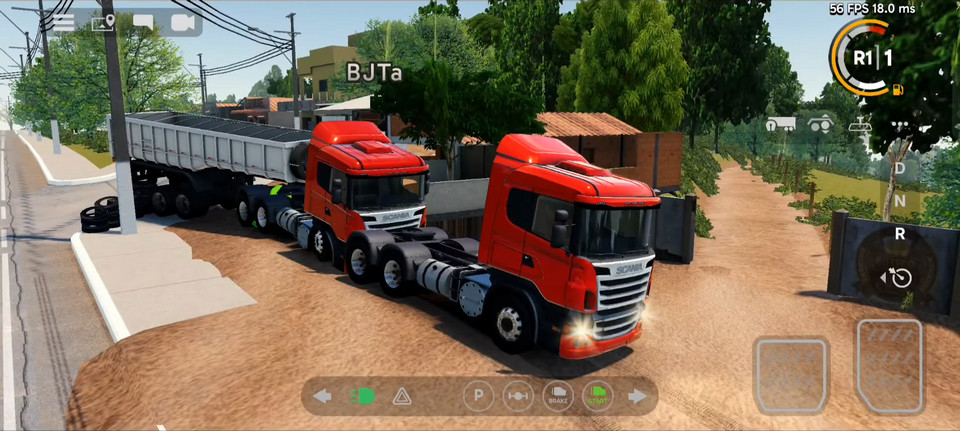This screenshot has height=431, width=960.
Task: Activate the left turn signal arrow
Action: point(322,396)
